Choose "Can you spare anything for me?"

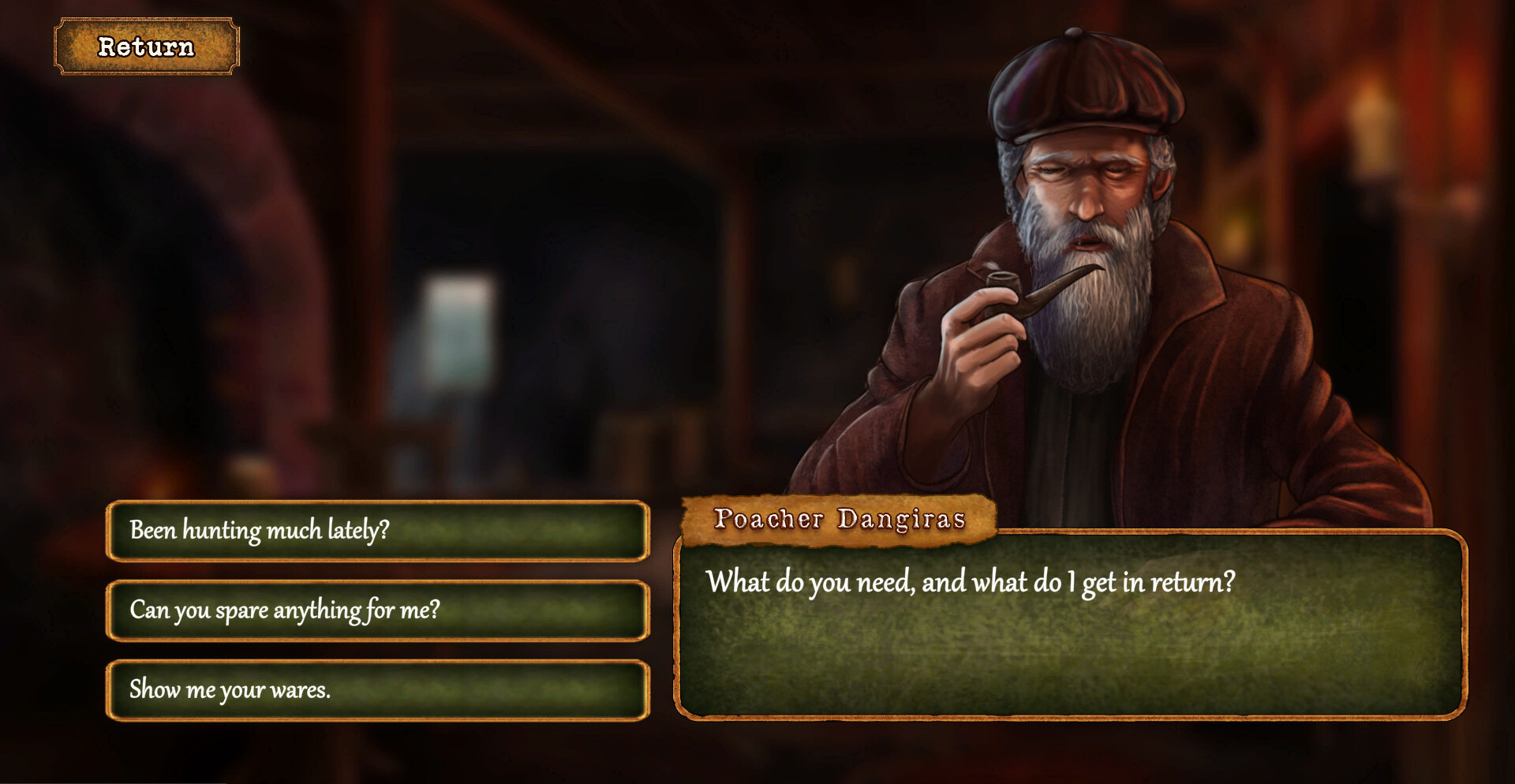click(x=377, y=610)
